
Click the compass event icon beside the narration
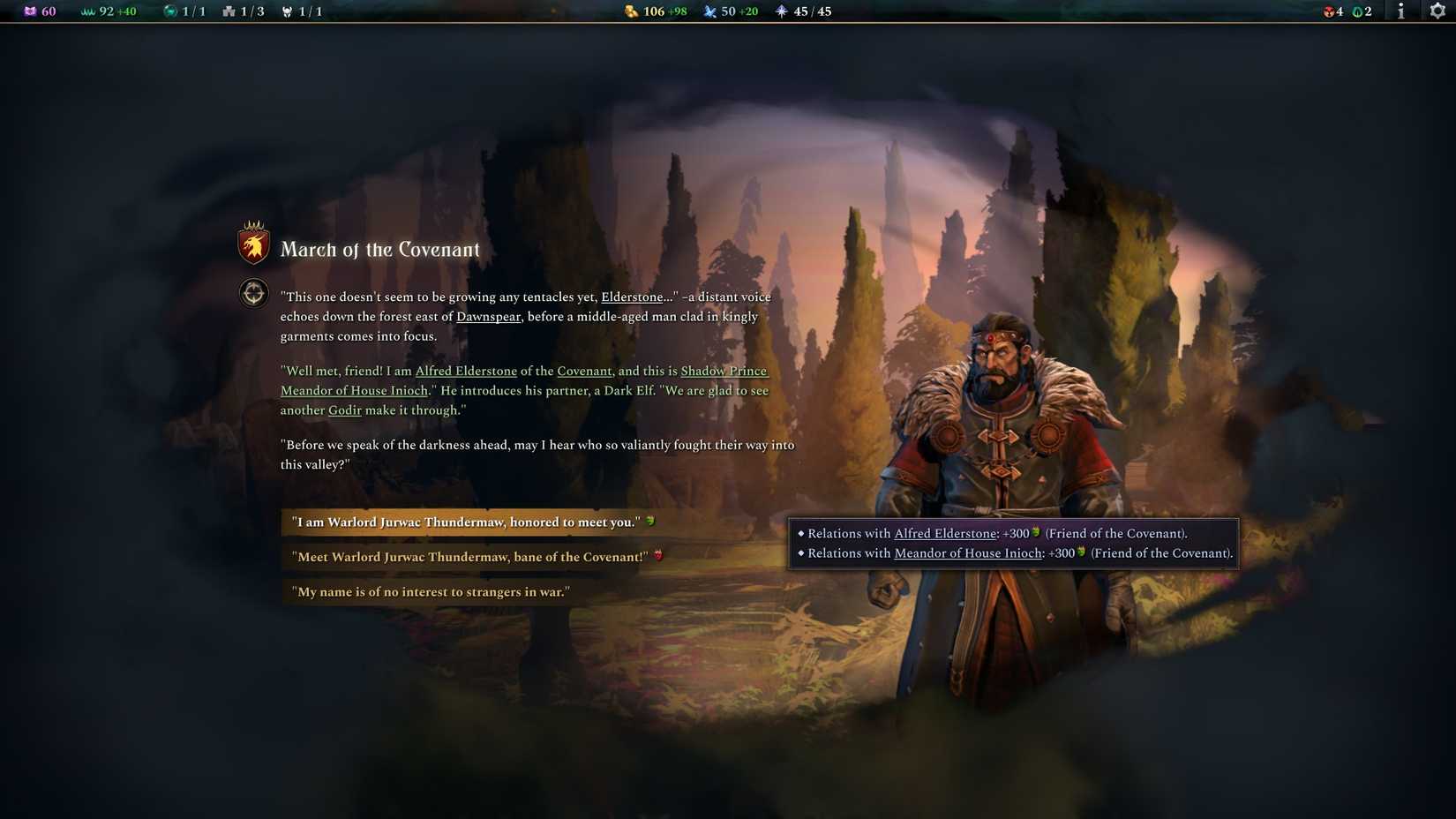[x=253, y=292]
